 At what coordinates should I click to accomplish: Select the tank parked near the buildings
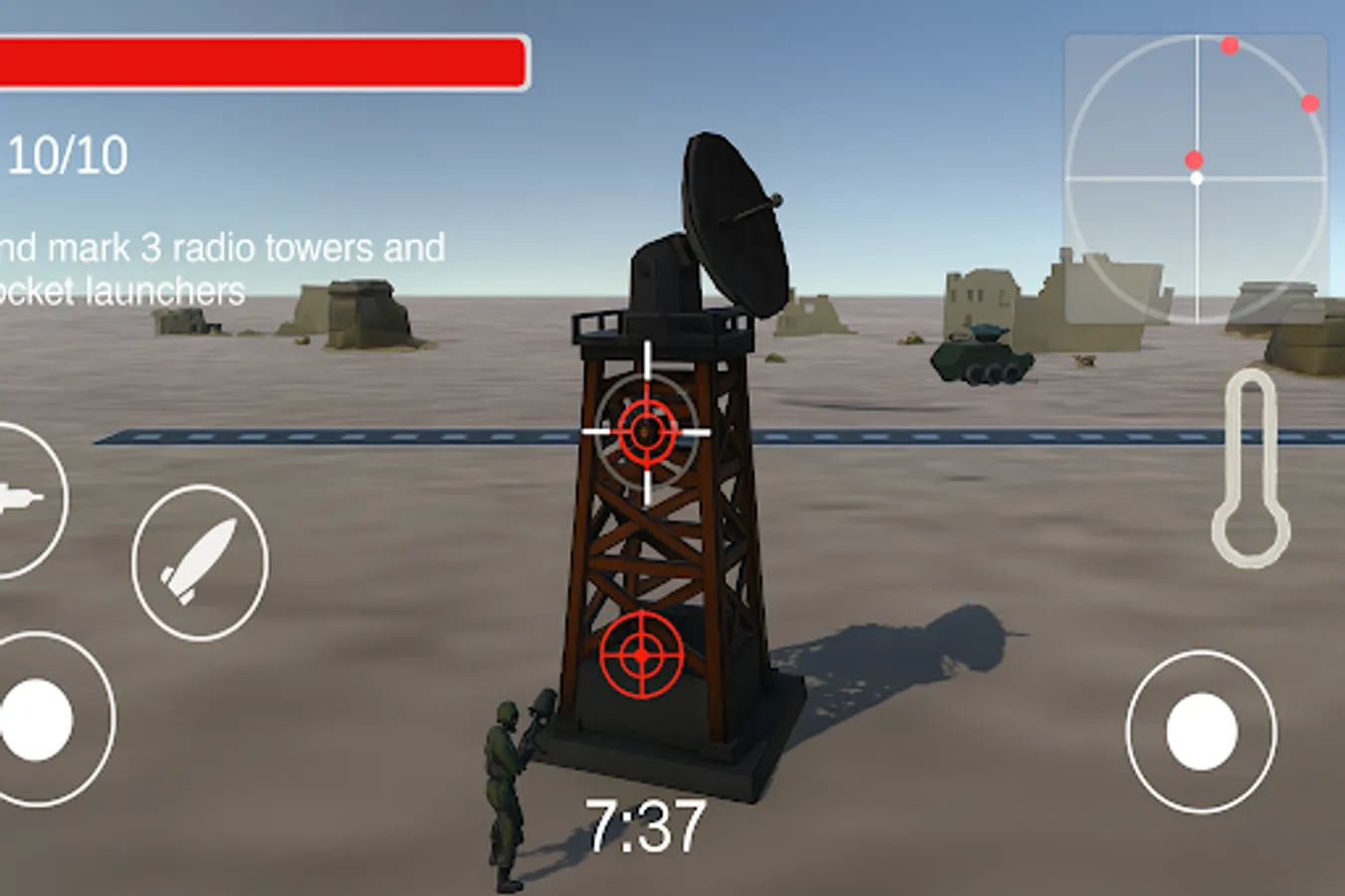coord(979,358)
